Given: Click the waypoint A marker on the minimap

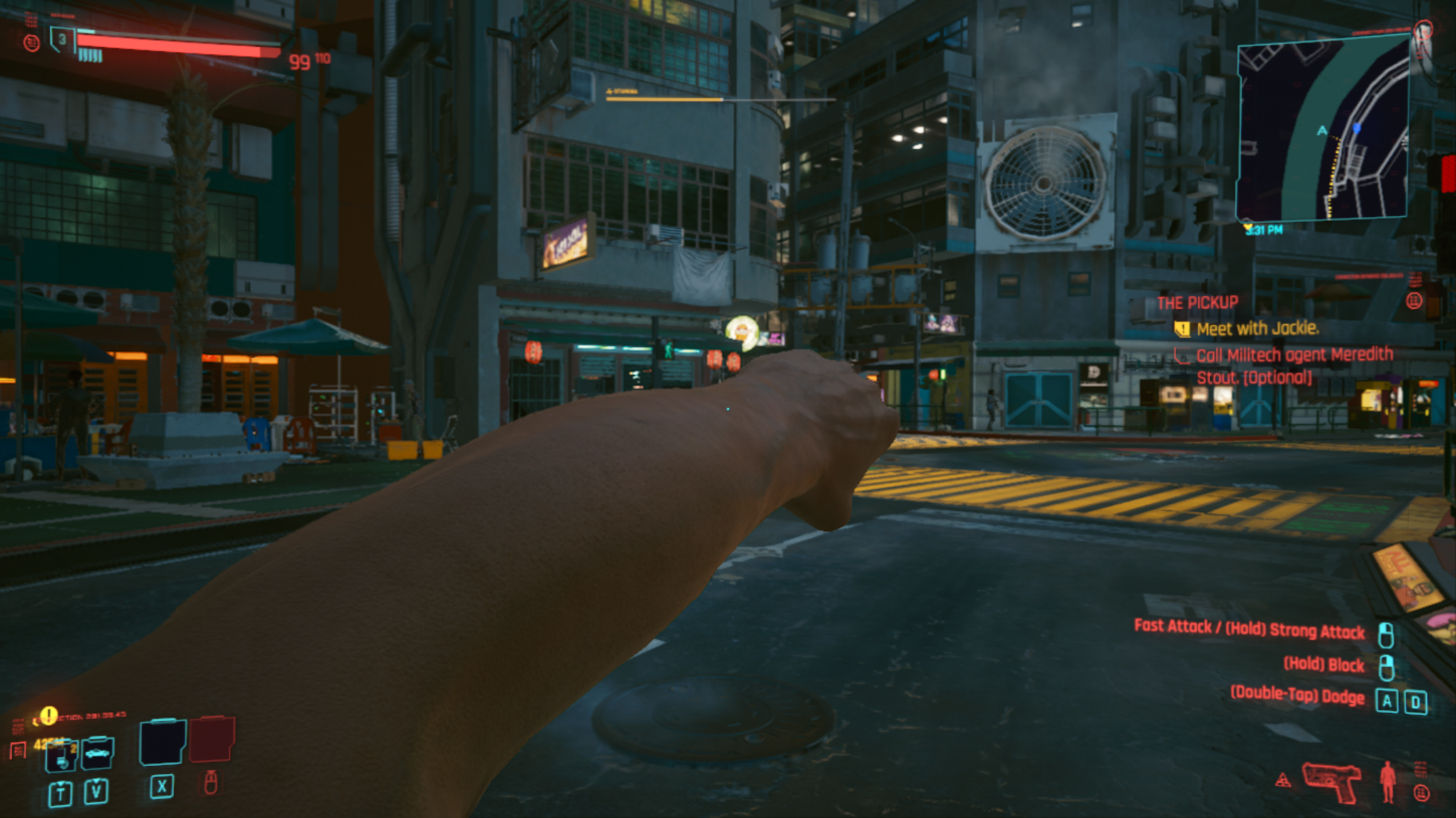Looking at the screenshot, I should coord(1322,129).
